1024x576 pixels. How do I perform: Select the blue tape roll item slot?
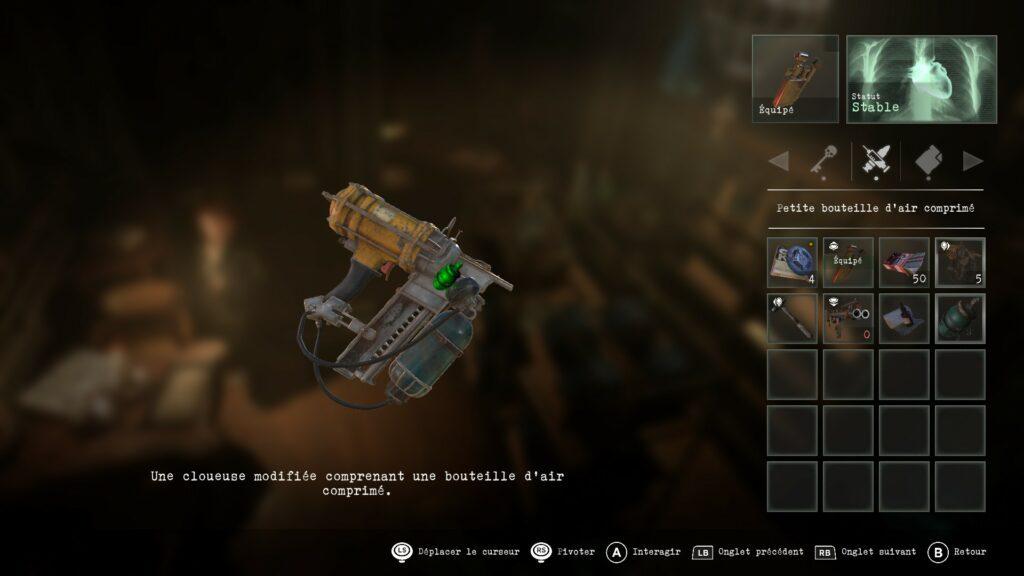tap(792, 262)
